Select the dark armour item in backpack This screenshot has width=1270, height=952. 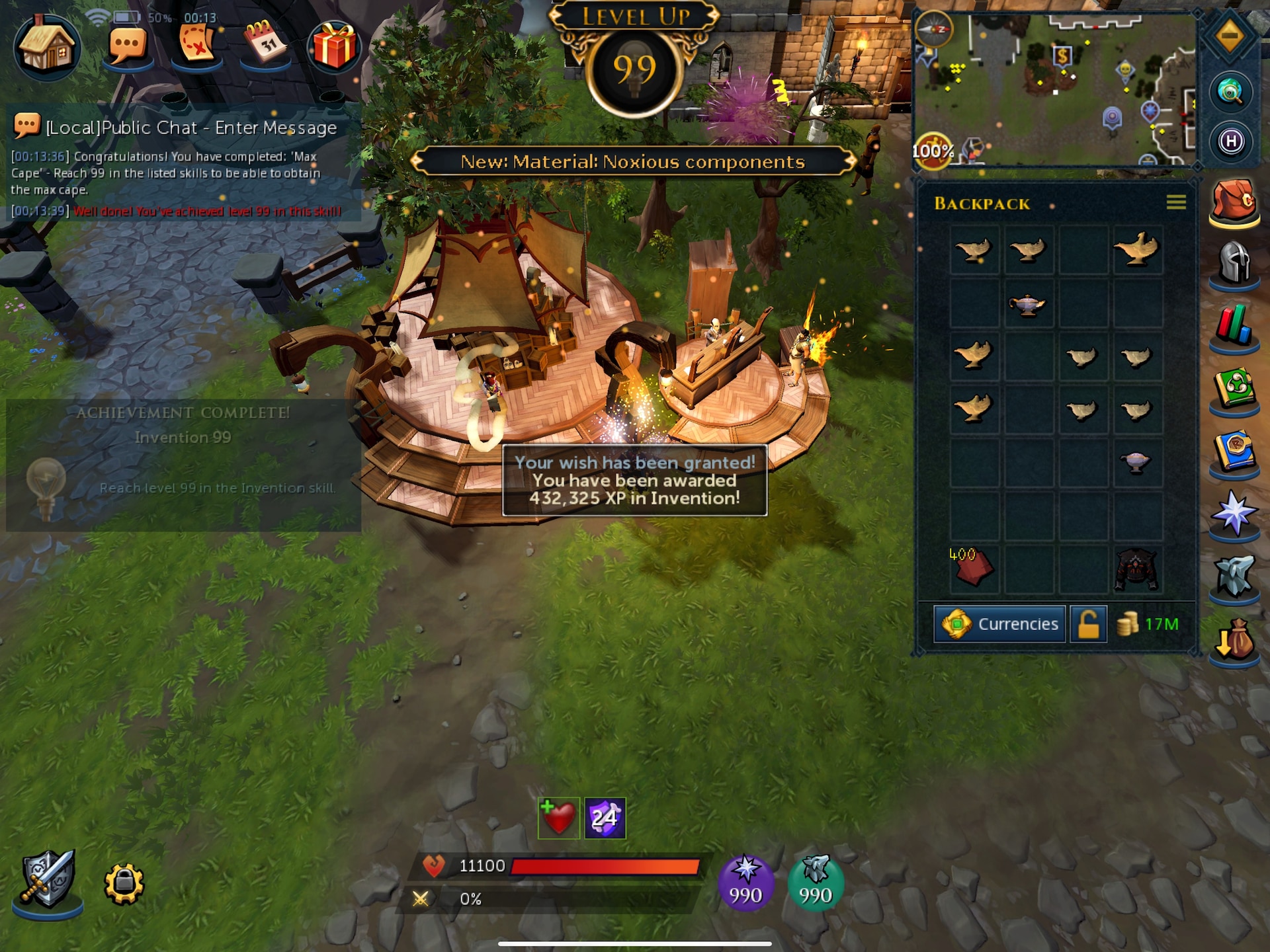pyautogui.click(x=1136, y=569)
